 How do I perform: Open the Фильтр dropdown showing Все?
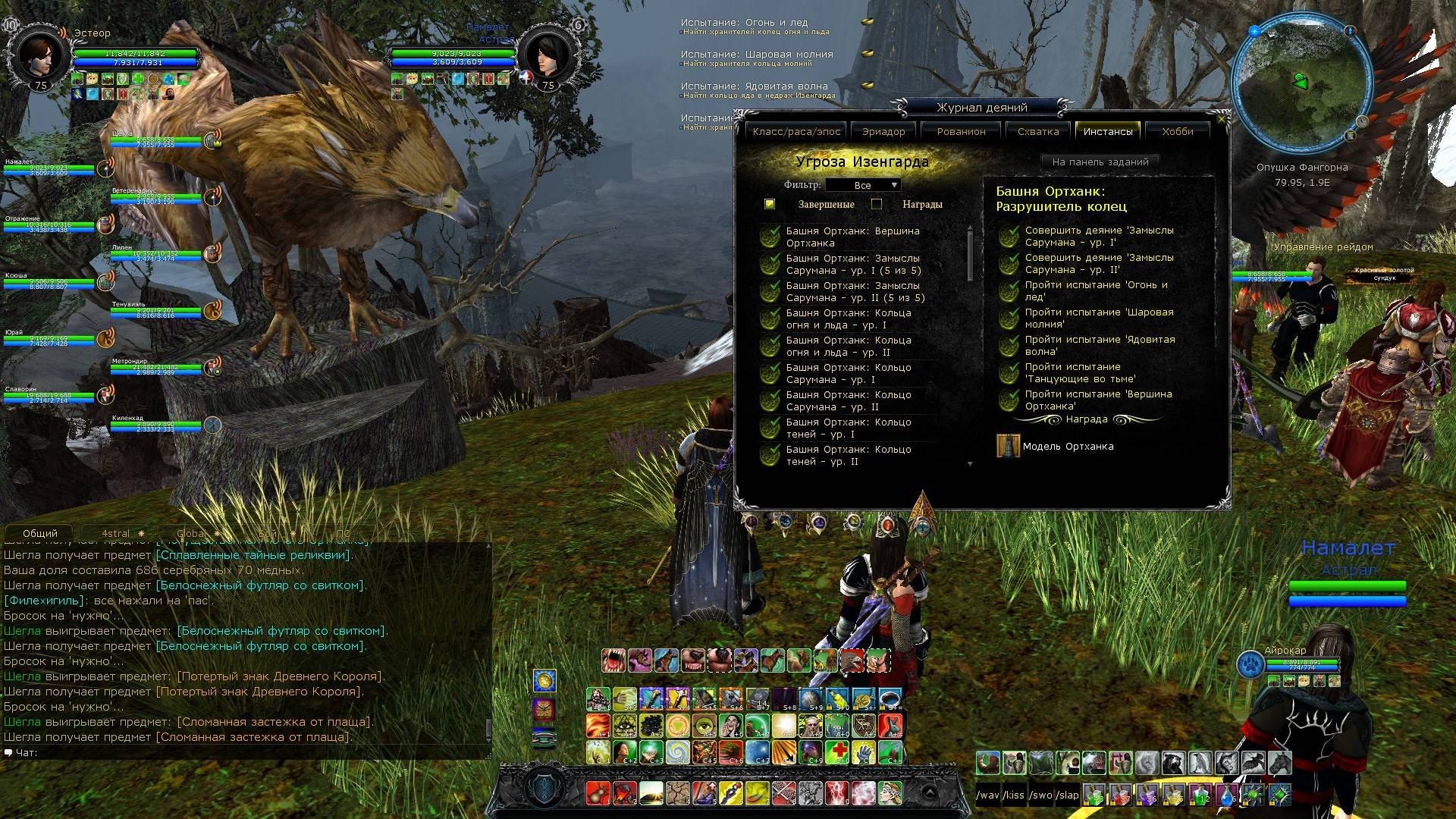coord(863,185)
